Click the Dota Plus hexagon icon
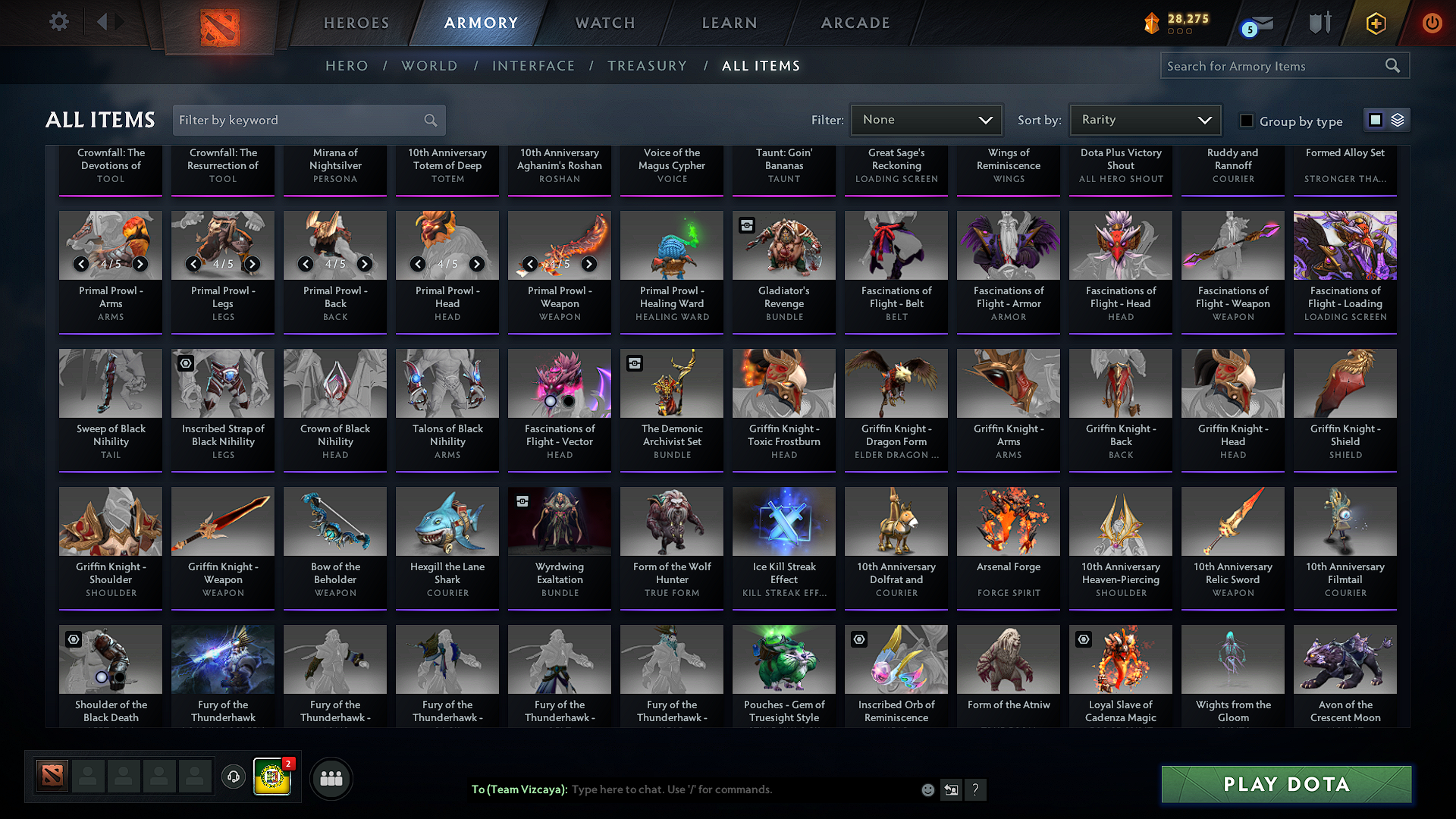The width and height of the screenshot is (1456, 819). pyautogui.click(x=1376, y=23)
